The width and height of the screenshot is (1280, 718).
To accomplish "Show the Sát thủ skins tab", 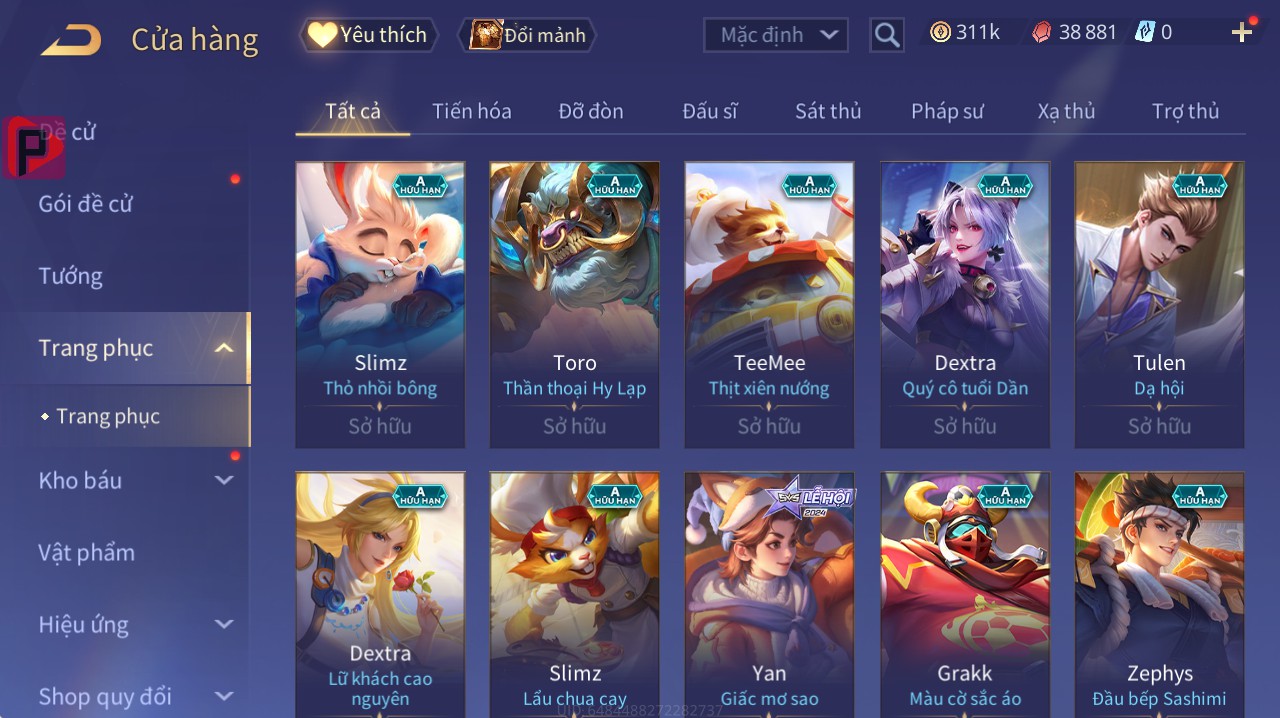I will 828,111.
